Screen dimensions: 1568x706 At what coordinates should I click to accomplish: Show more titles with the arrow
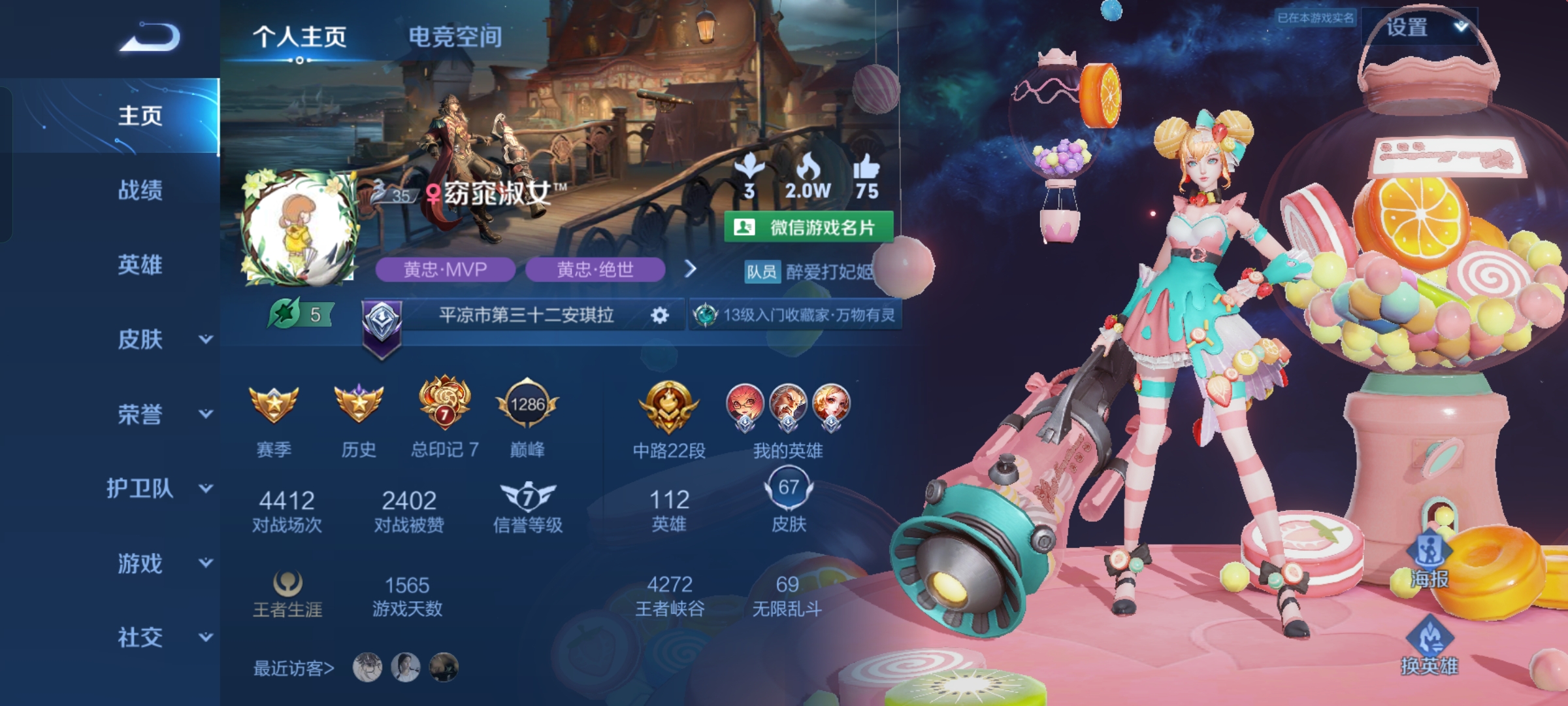[x=690, y=269]
